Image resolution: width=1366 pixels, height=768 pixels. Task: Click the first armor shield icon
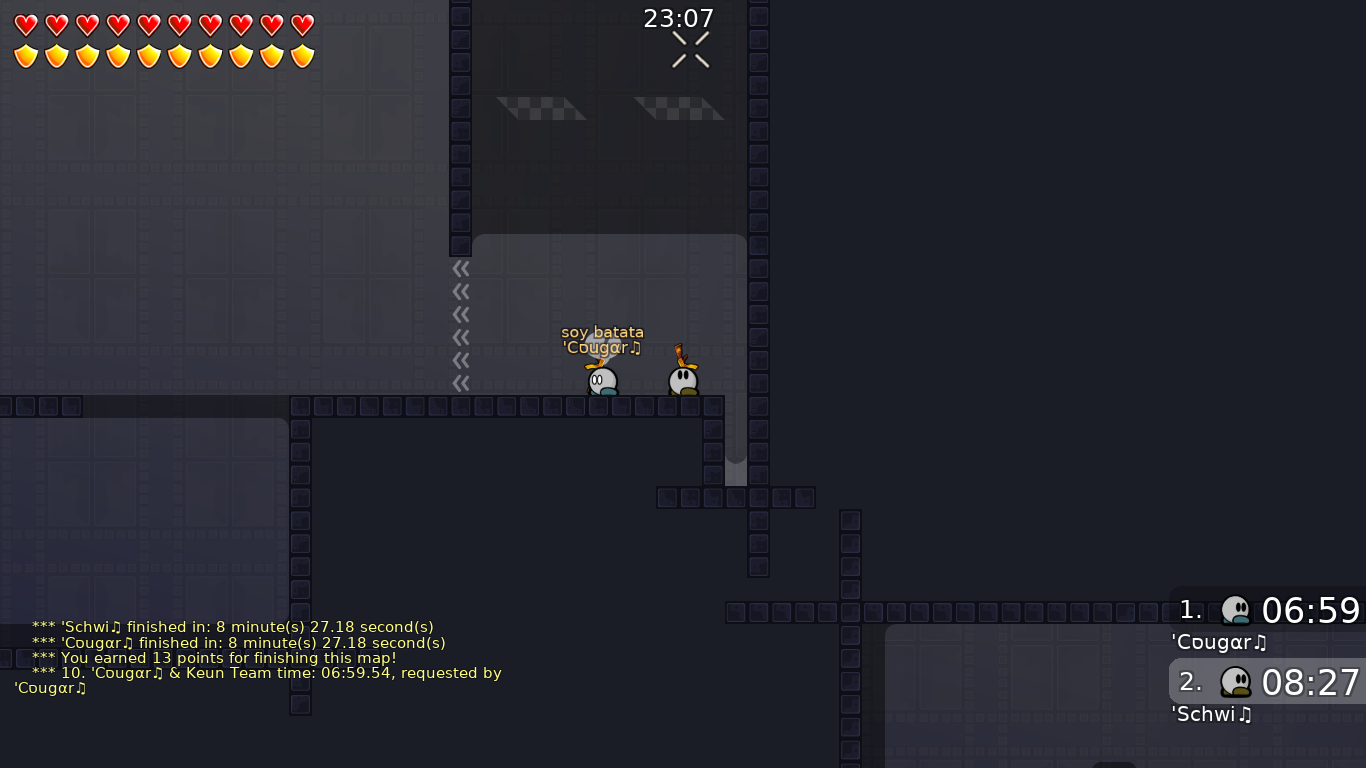click(x=25, y=56)
